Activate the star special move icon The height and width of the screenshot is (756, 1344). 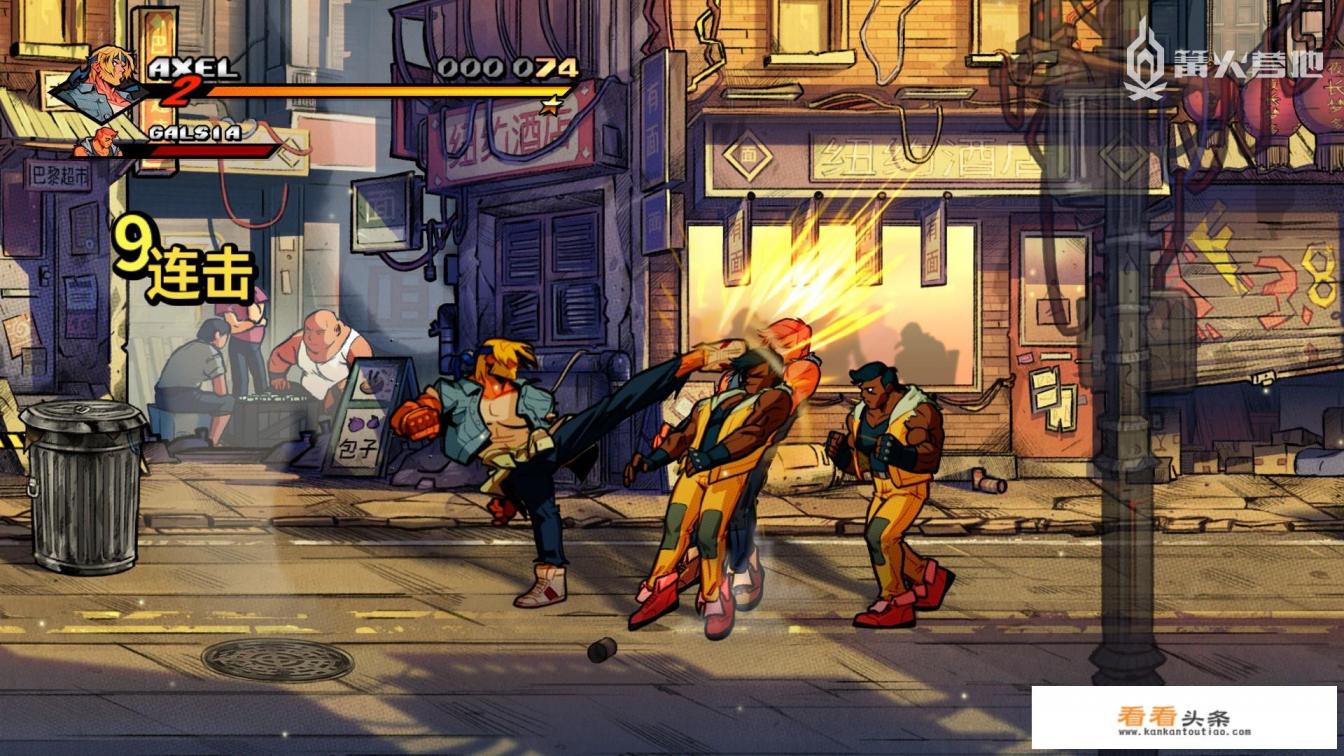coord(551,104)
